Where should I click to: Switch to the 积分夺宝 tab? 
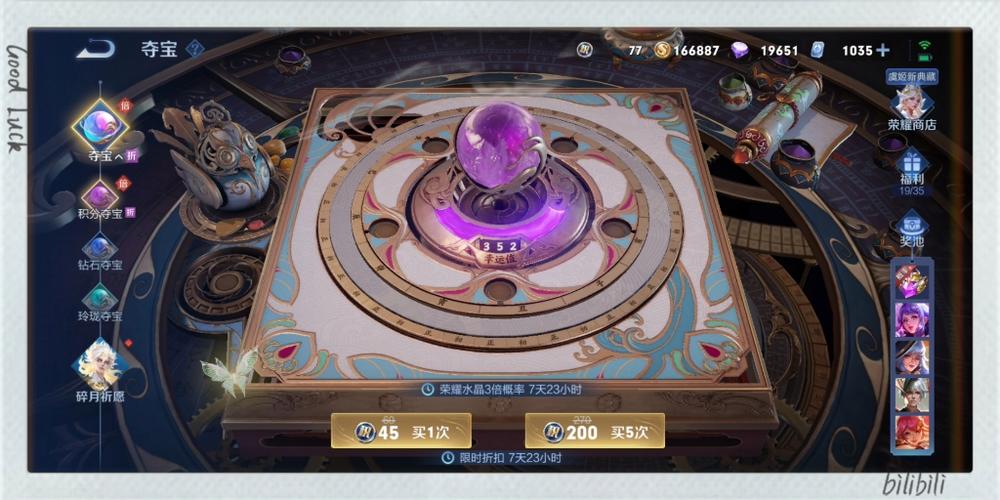pos(100,199)
